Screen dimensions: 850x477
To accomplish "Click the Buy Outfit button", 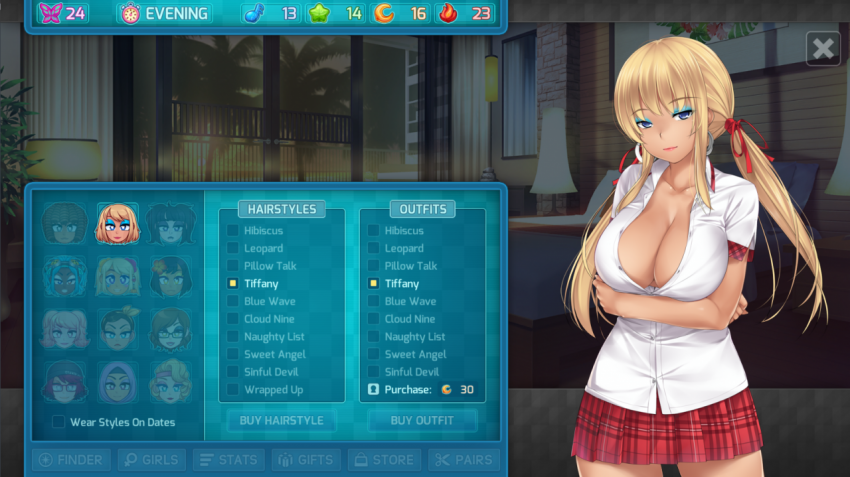I will 421,421.
